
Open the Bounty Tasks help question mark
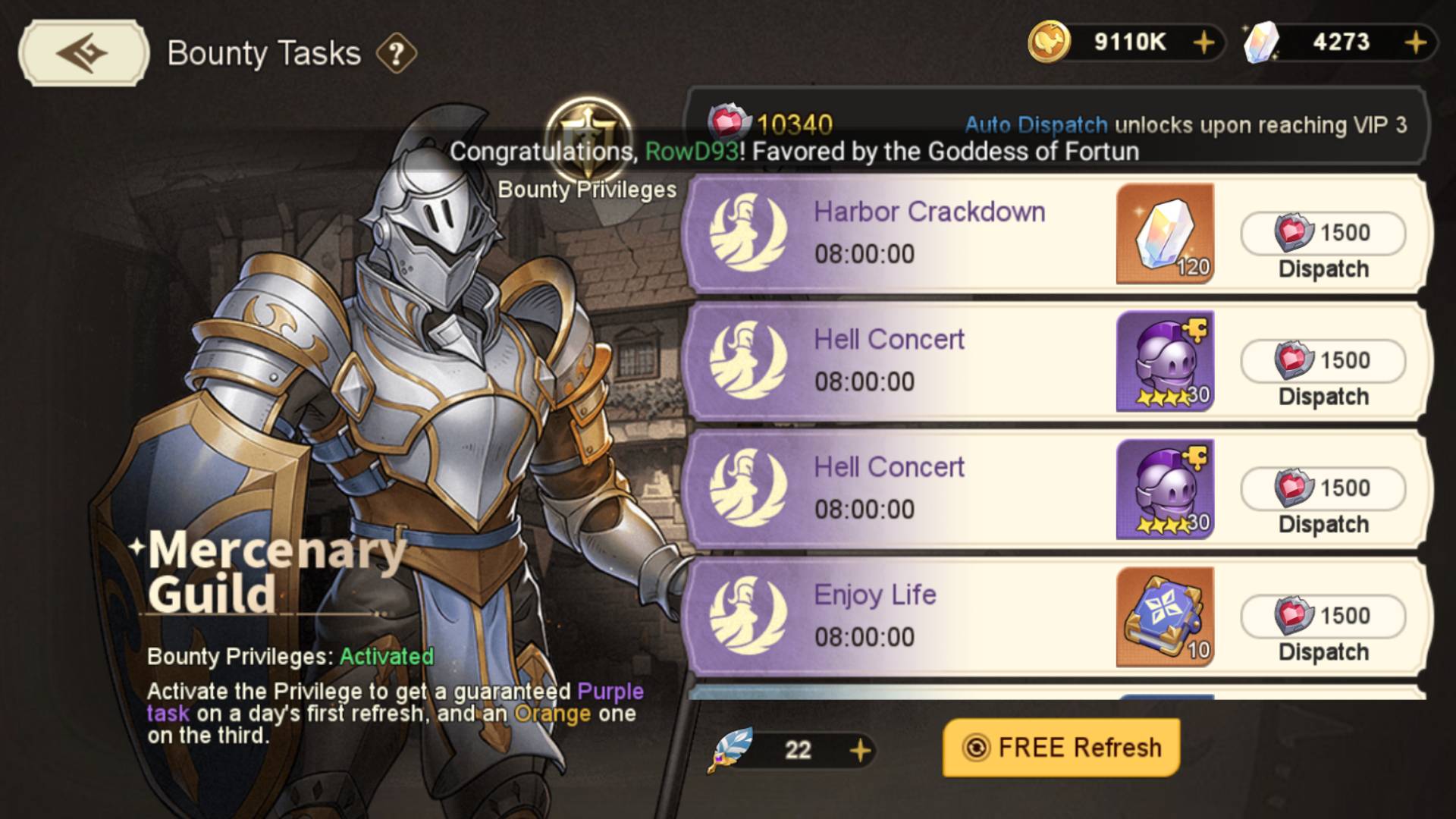[x=396, y=54]
